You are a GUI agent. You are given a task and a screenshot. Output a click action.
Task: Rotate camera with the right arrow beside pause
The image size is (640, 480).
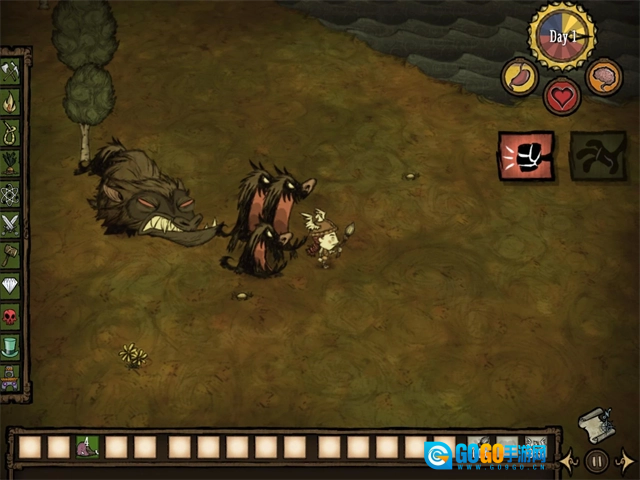624,461
